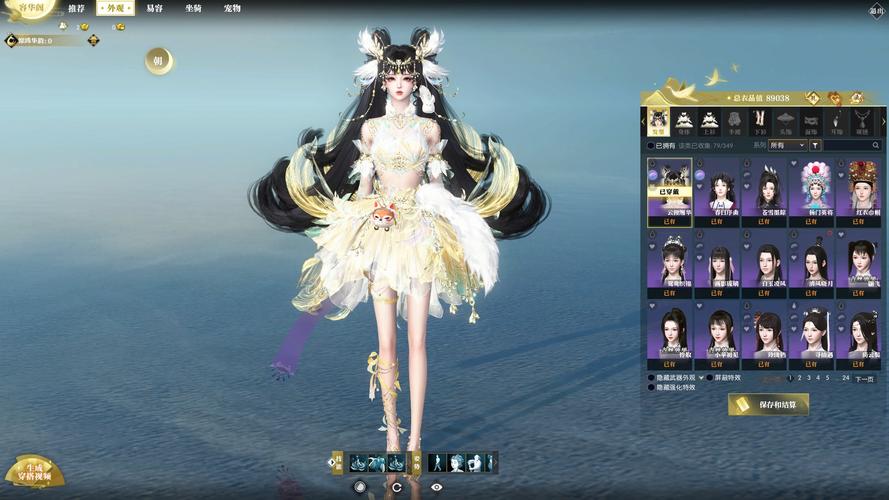
Task: Open the 宠物 tab
Action: [232, 8]
